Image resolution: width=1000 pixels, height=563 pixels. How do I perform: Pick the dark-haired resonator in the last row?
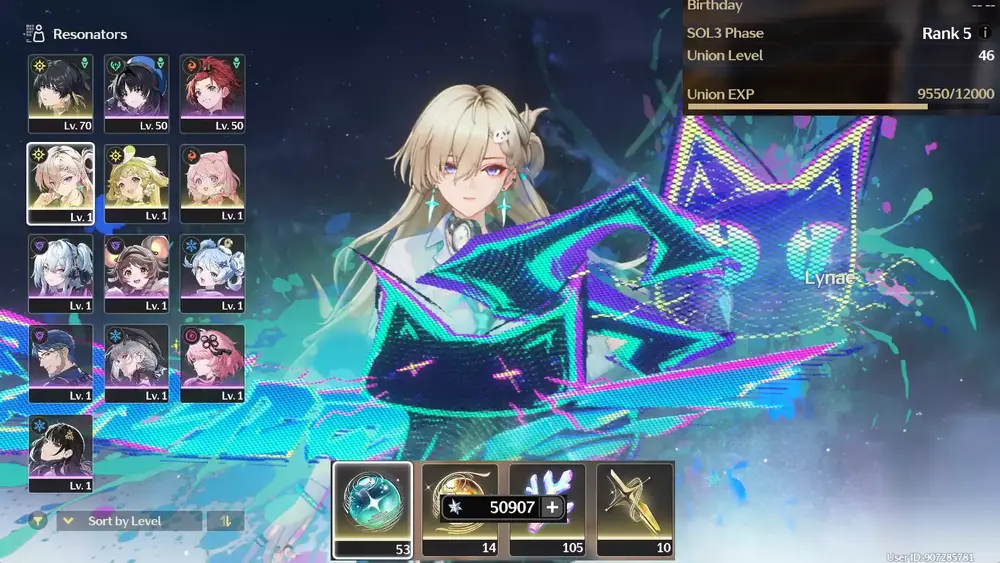click(x=61, y=452)
